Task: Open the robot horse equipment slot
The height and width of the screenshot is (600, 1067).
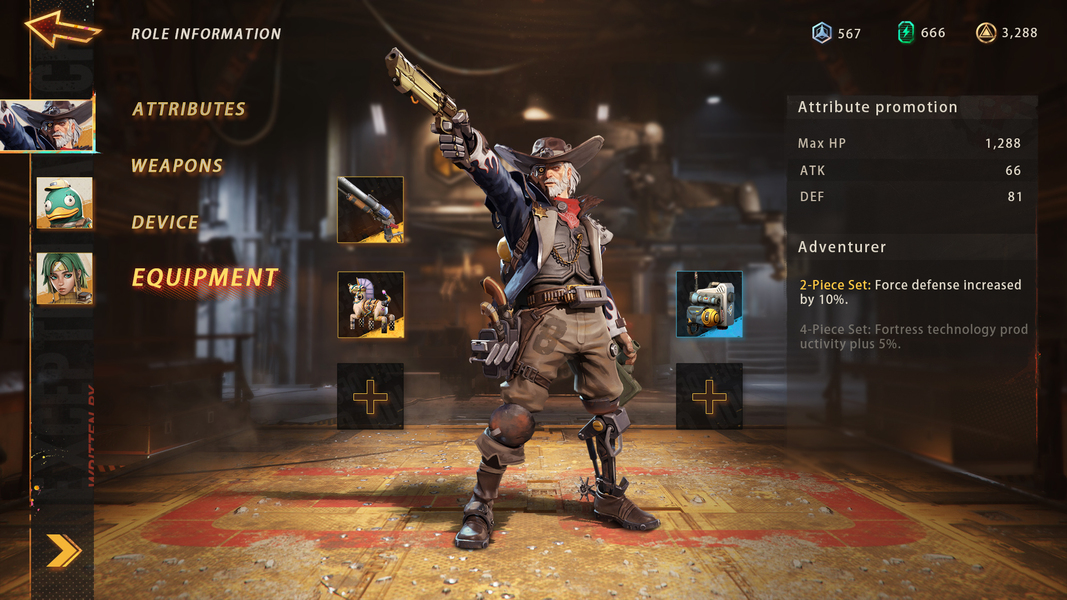Action: tap(370, 304)
